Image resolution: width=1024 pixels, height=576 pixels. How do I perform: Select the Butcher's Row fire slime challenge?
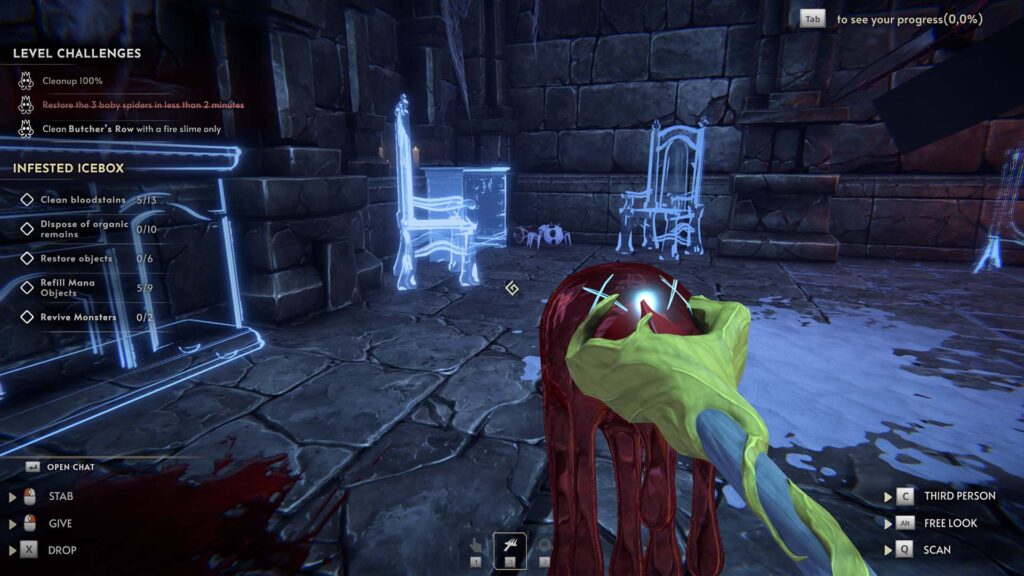point(131,129)
